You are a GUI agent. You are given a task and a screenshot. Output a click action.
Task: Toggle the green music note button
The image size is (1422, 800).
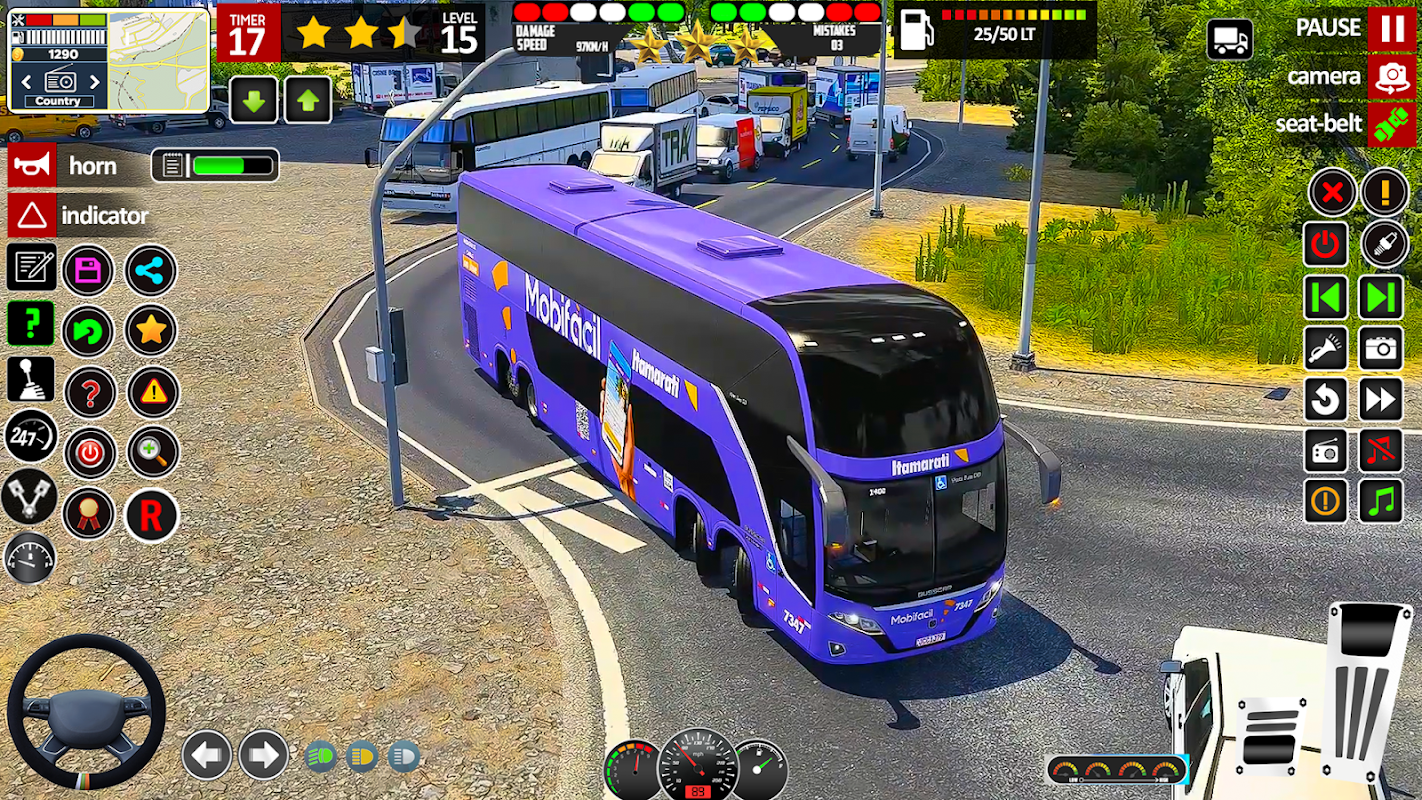click(1381, 500)
